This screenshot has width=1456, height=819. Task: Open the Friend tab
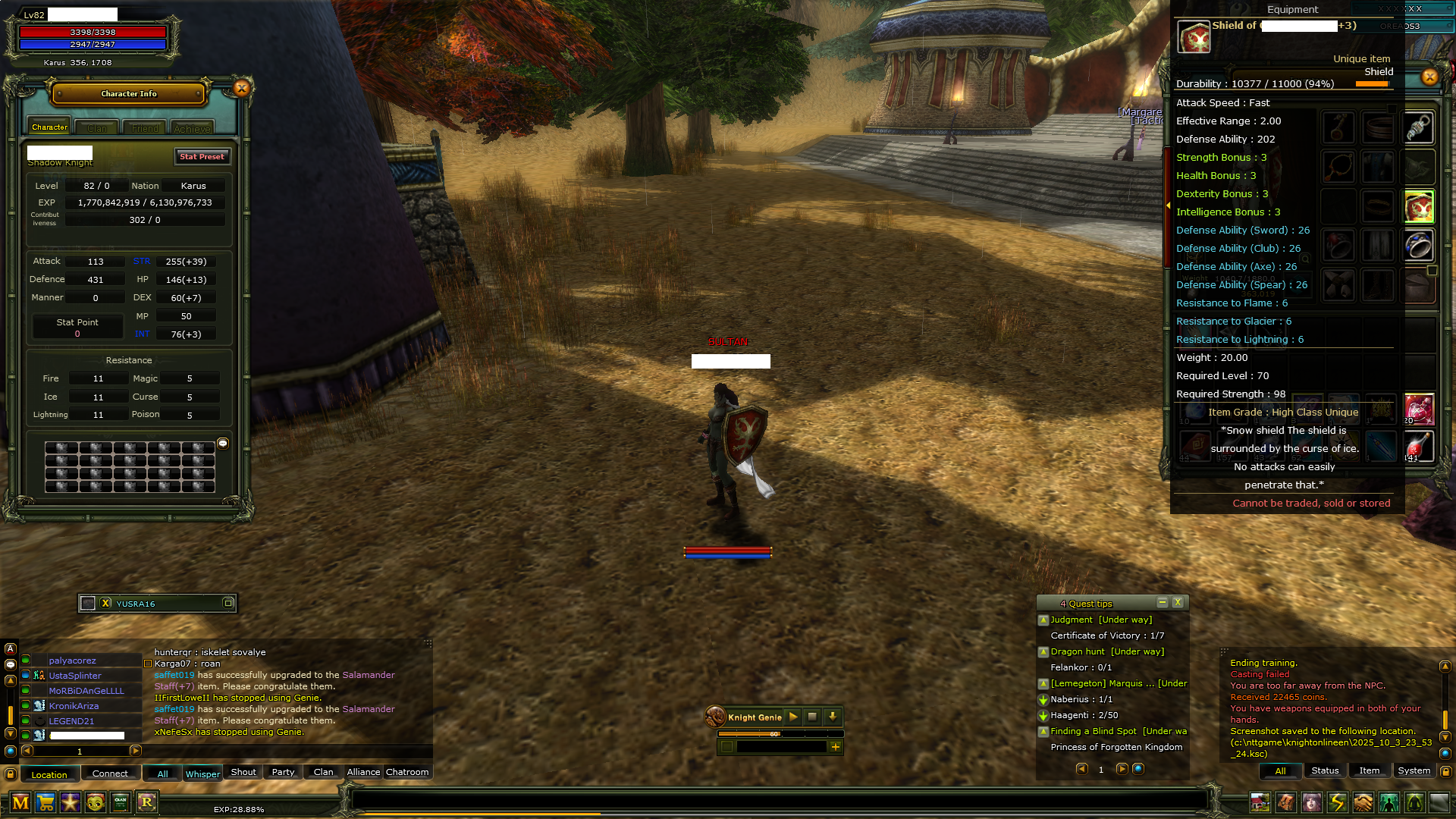pyautogui.click(x=145, y=128)
